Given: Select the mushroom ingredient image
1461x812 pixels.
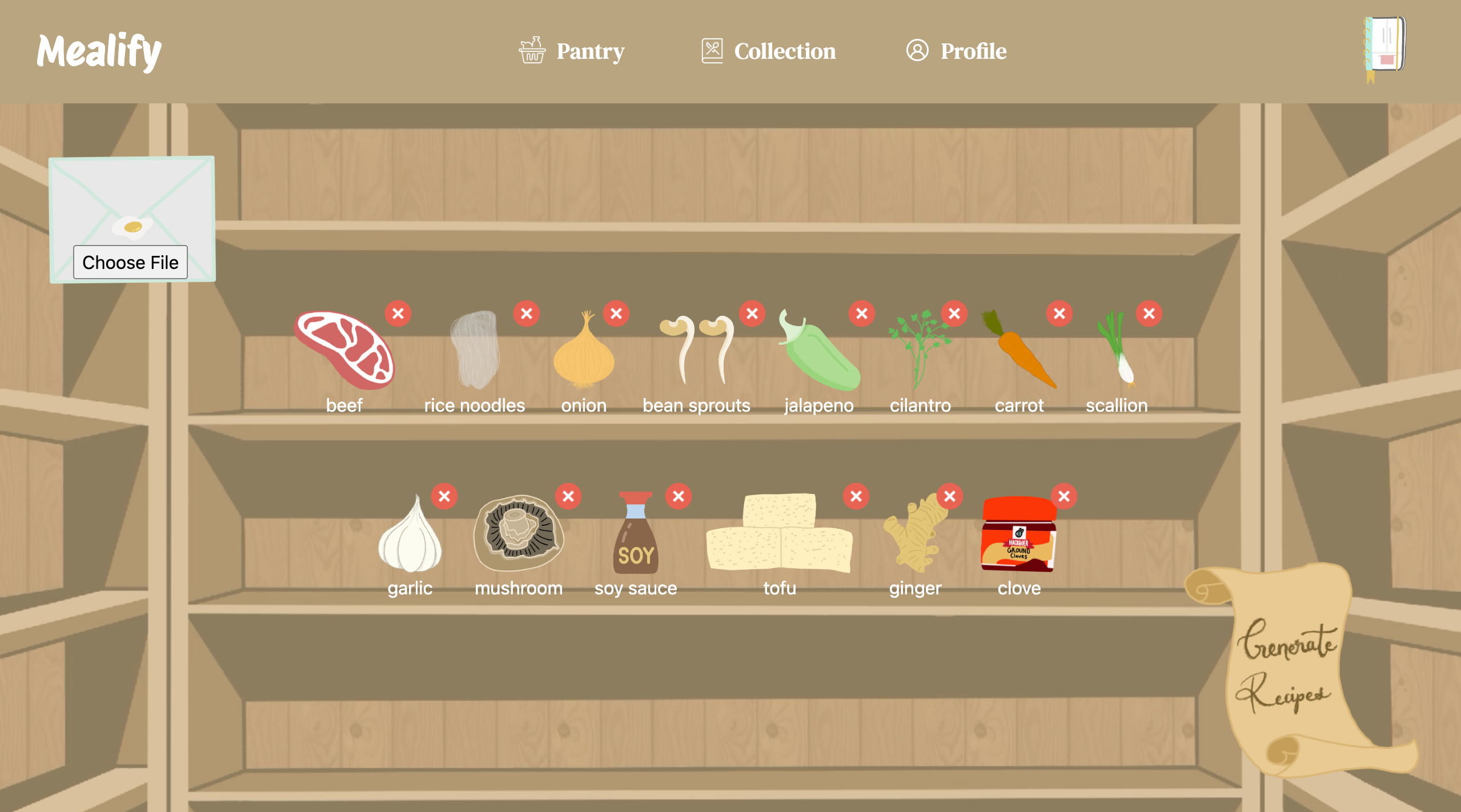Looking at the screenshot, I should coord(519,533).
